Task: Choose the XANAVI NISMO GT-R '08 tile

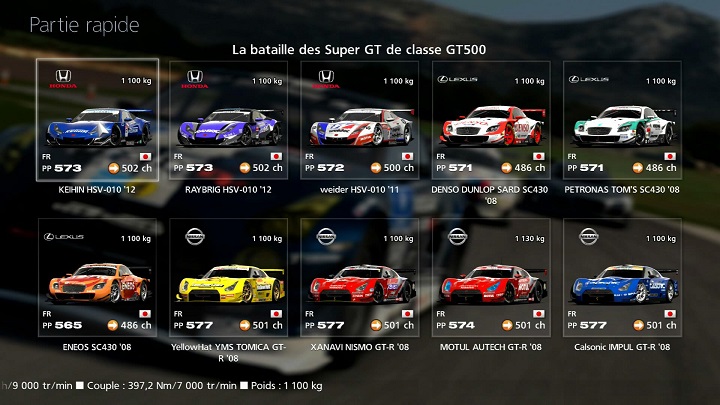Action: click(359, 278)
